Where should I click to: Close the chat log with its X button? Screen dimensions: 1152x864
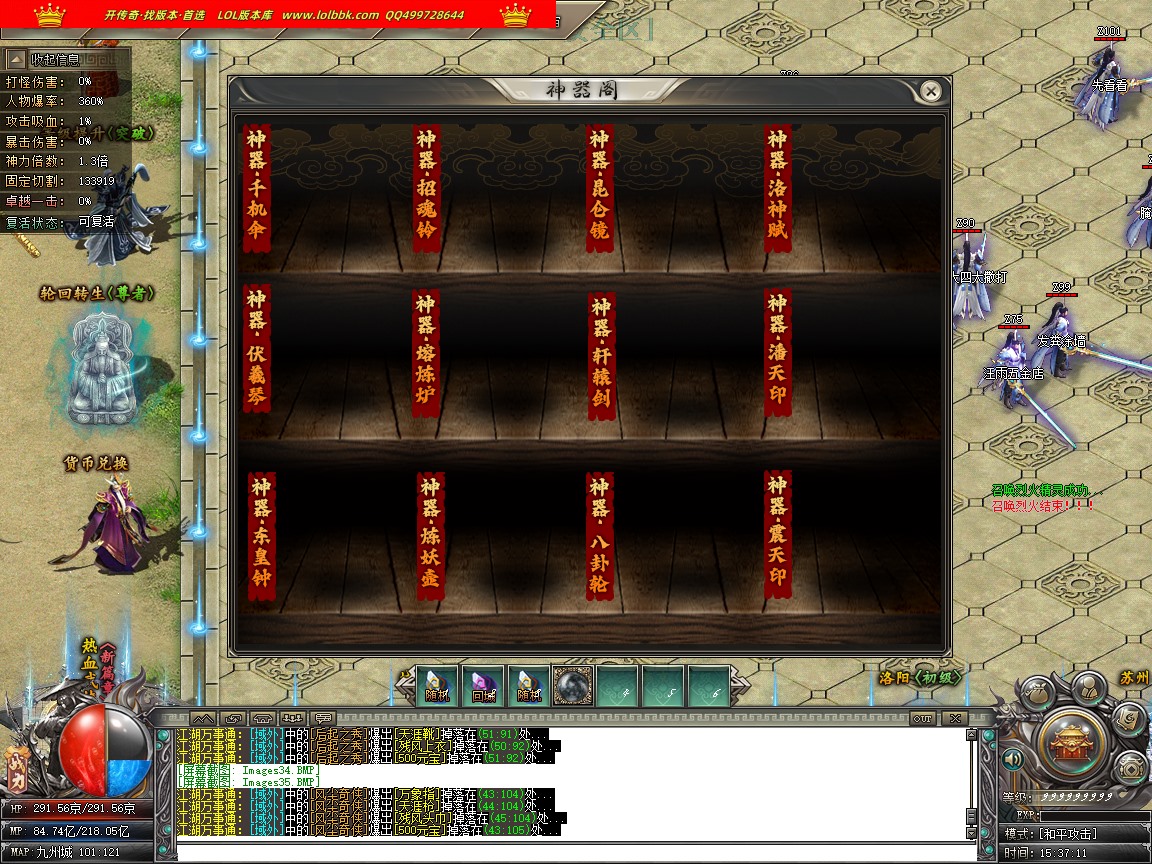point(955,718)
